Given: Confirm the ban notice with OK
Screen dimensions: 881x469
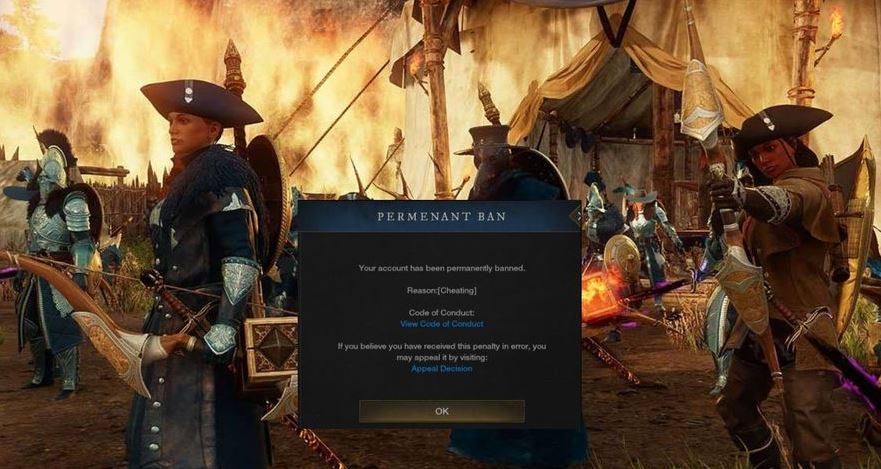Looking at the screenshot, I should (x=441, y=411).
